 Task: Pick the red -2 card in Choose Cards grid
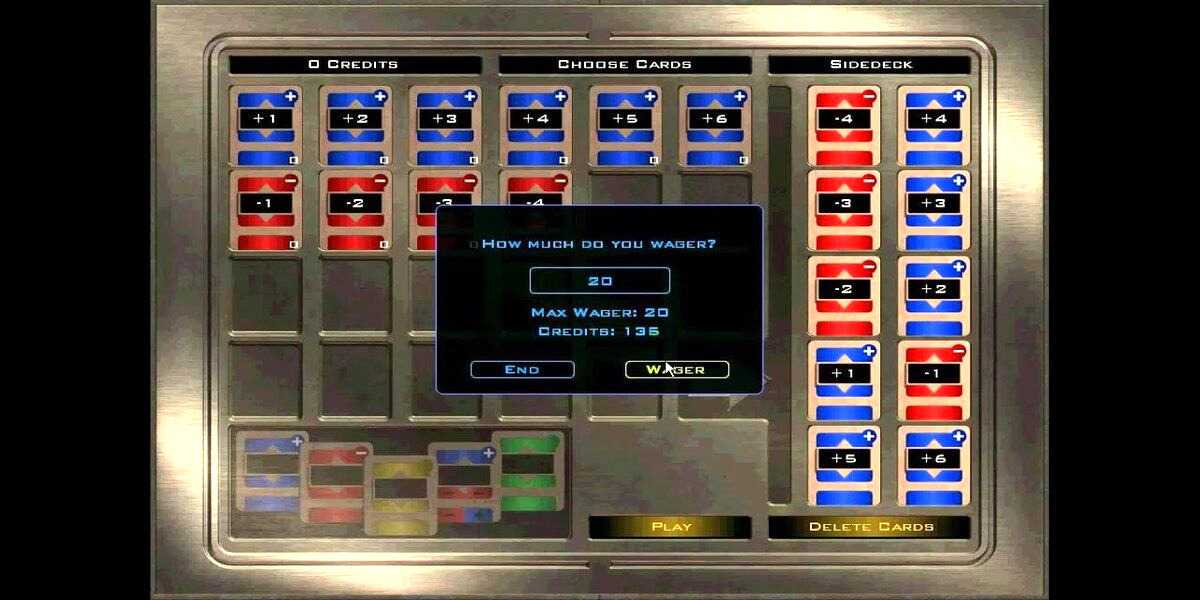[x=355, y=210]
